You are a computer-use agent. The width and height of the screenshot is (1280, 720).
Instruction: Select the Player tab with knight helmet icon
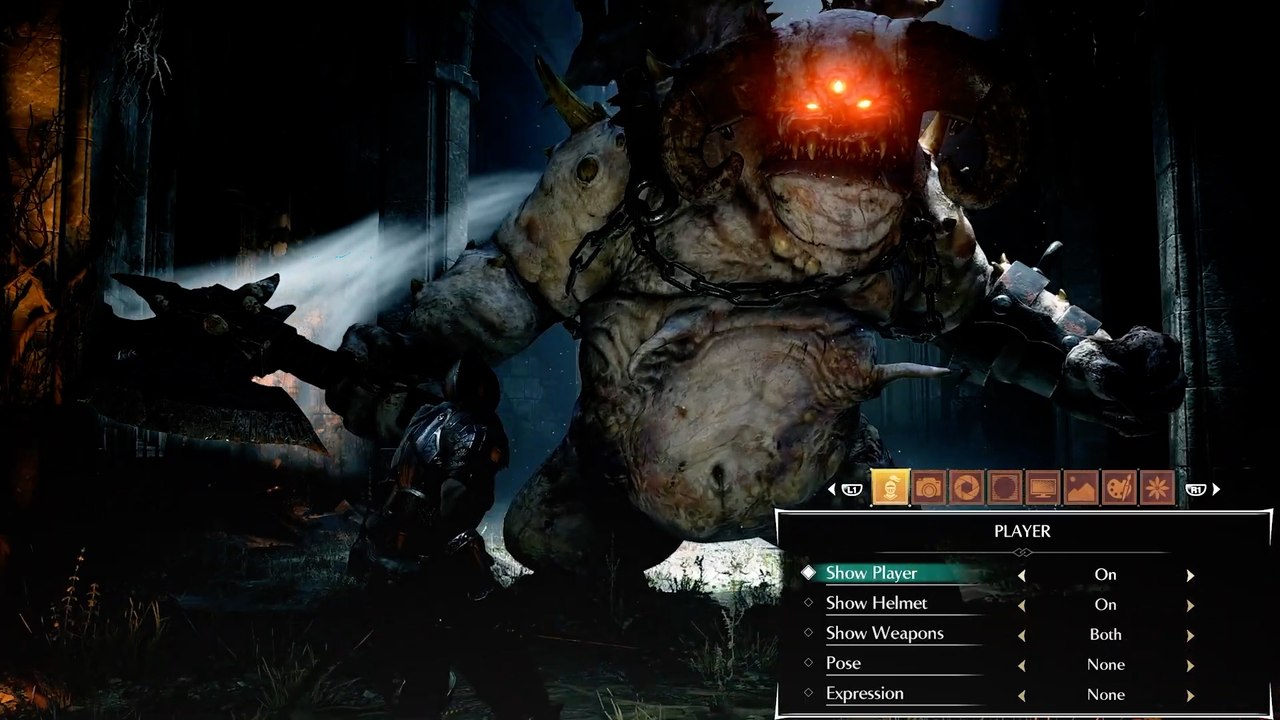point(890,488)
